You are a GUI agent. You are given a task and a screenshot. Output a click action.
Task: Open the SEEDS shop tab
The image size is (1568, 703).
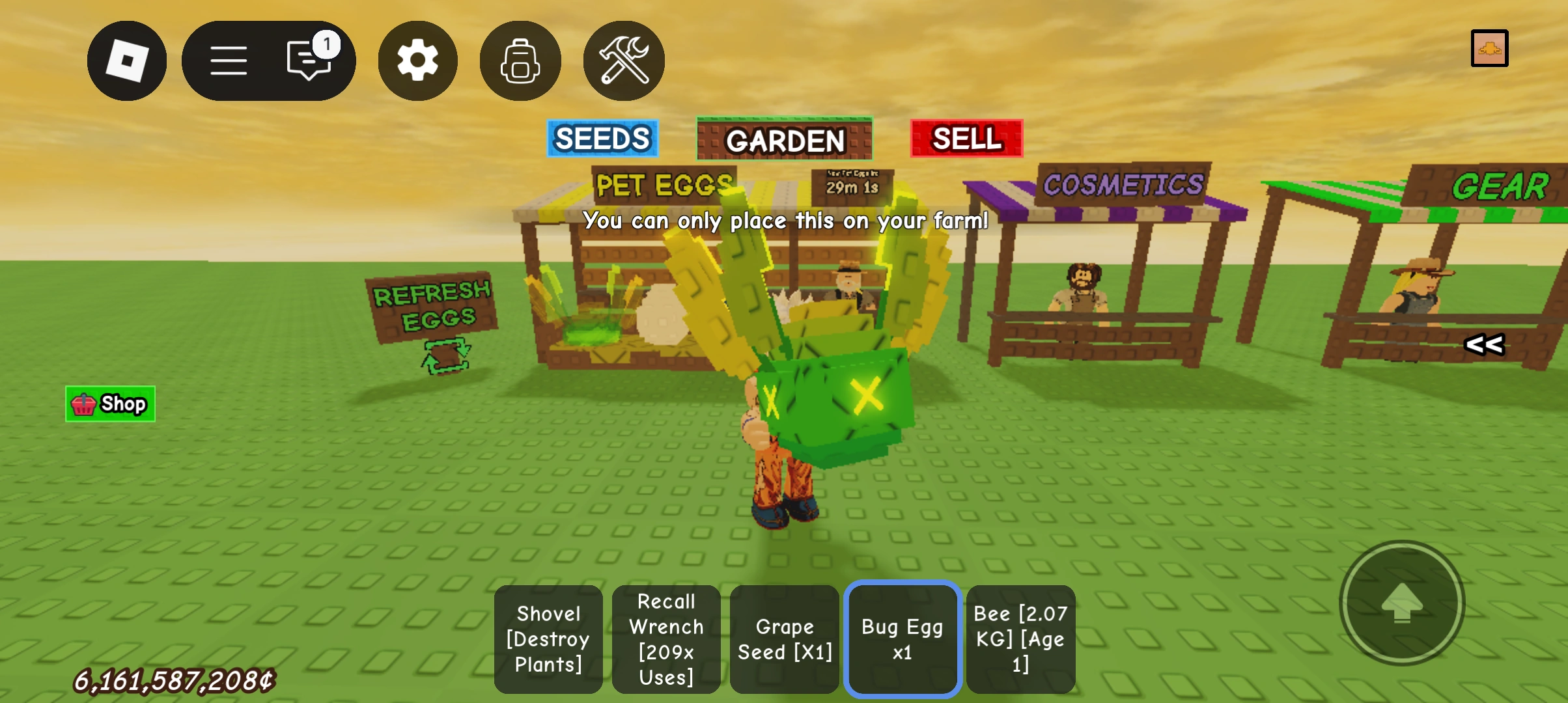pos(602,138)
